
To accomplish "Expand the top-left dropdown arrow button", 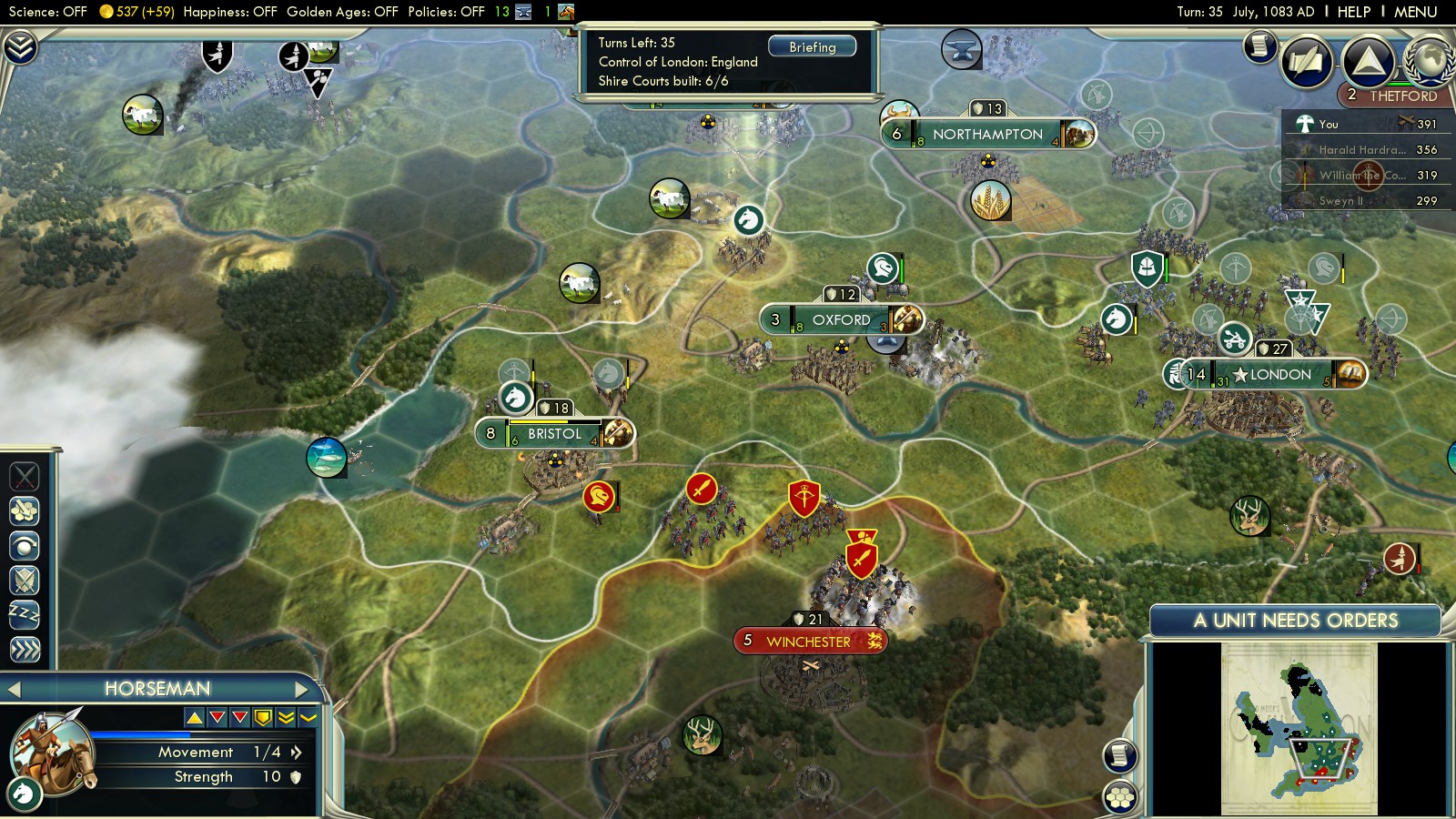I will point(19,46).
